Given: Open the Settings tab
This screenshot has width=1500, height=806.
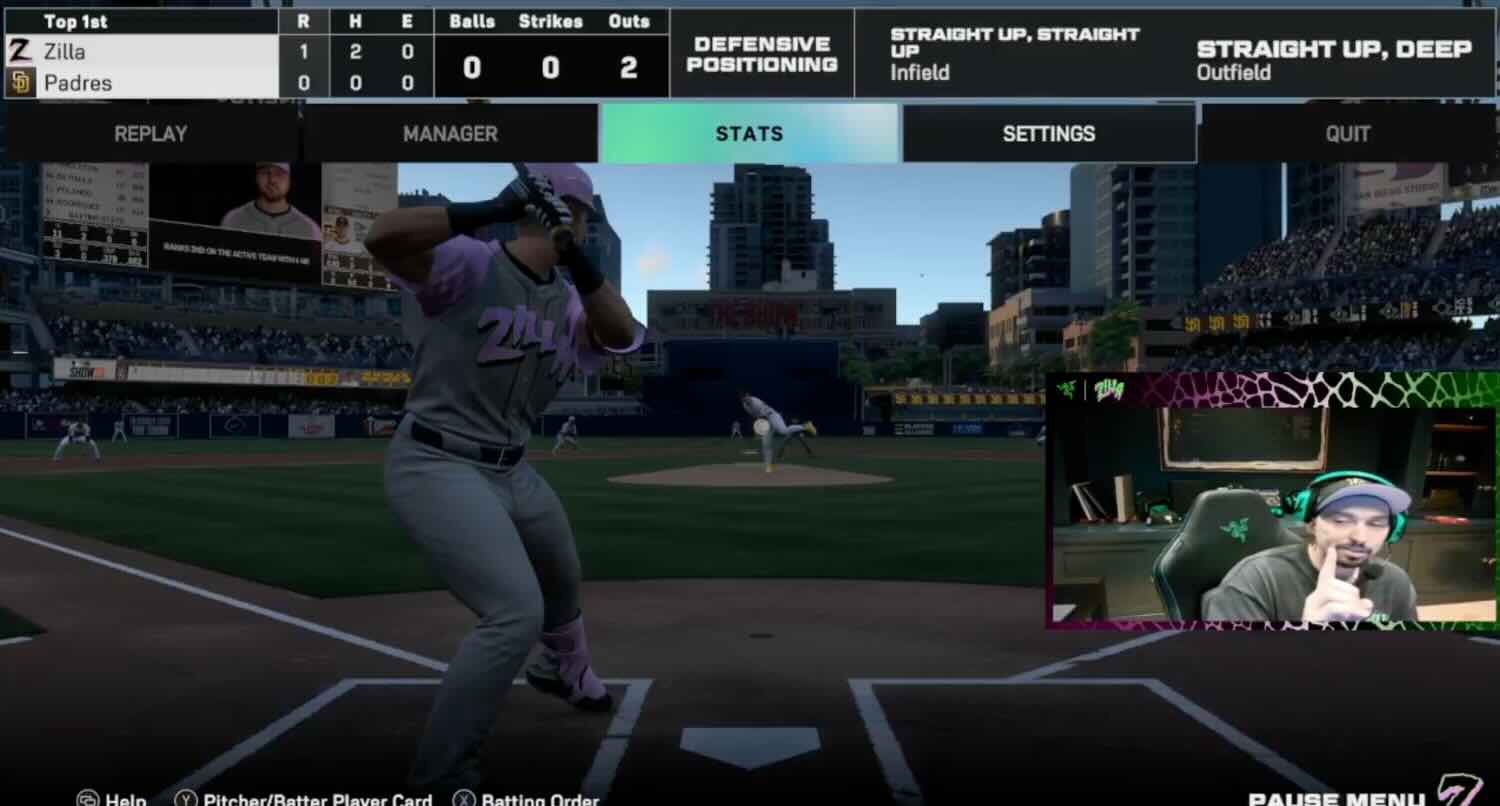Looking at the screenshot, I should 1048,133.
